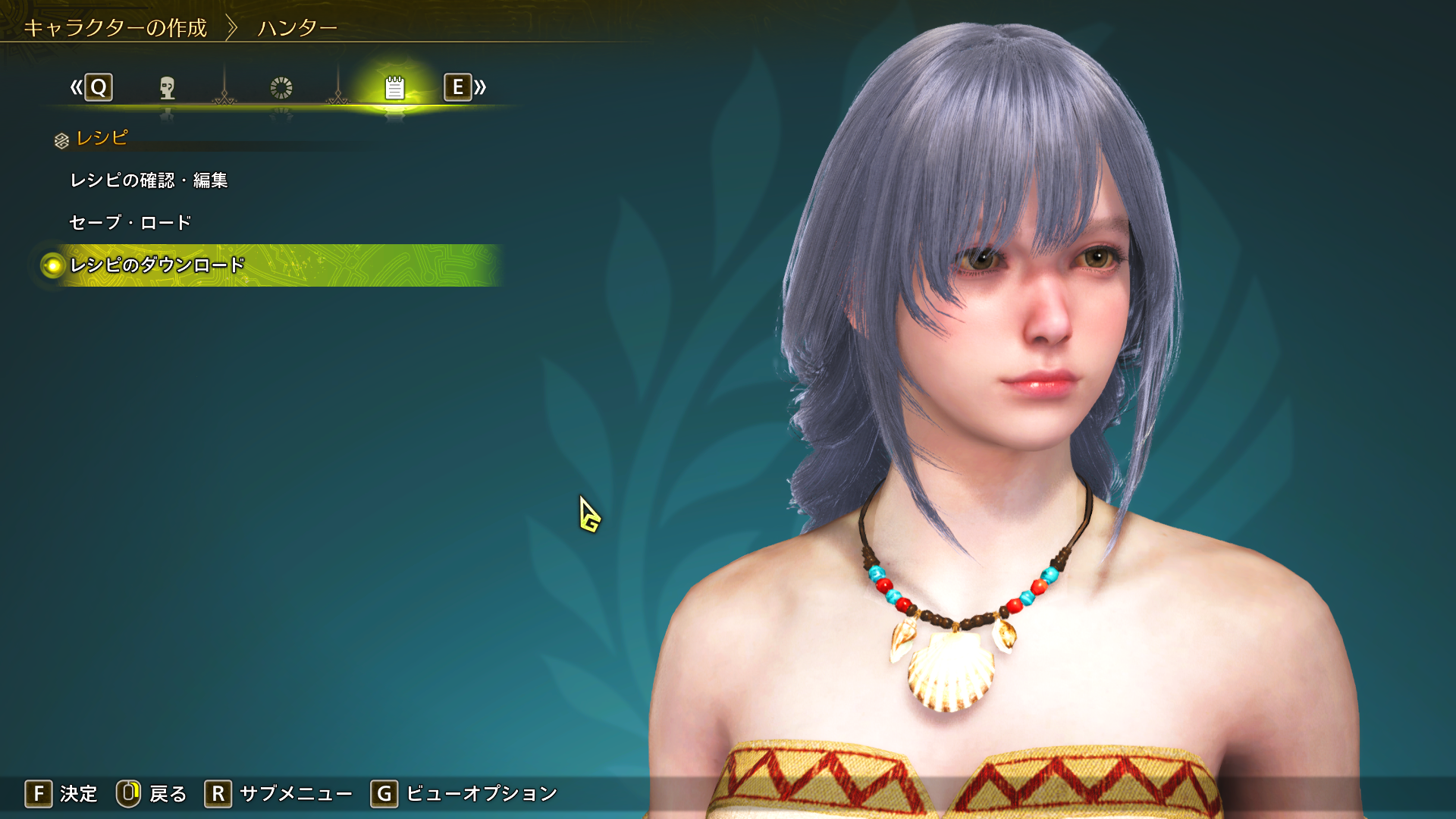The image size is (1456, 819).
Task: Open レシピの確認・編集 menu entry
Action: pyautogui.click(x=149, y=180)
